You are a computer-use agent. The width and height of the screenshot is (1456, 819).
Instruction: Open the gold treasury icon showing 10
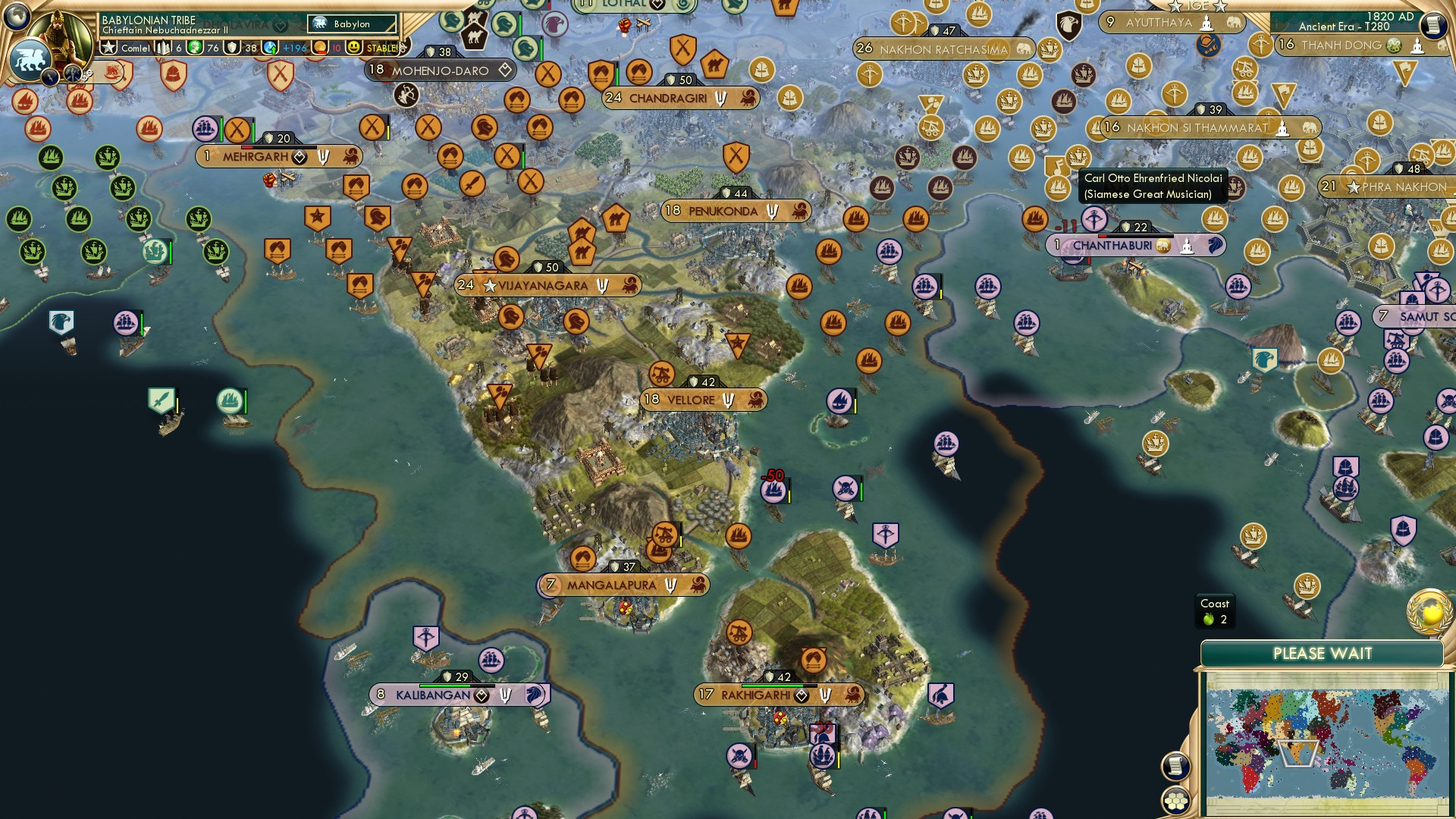(318, 47)
